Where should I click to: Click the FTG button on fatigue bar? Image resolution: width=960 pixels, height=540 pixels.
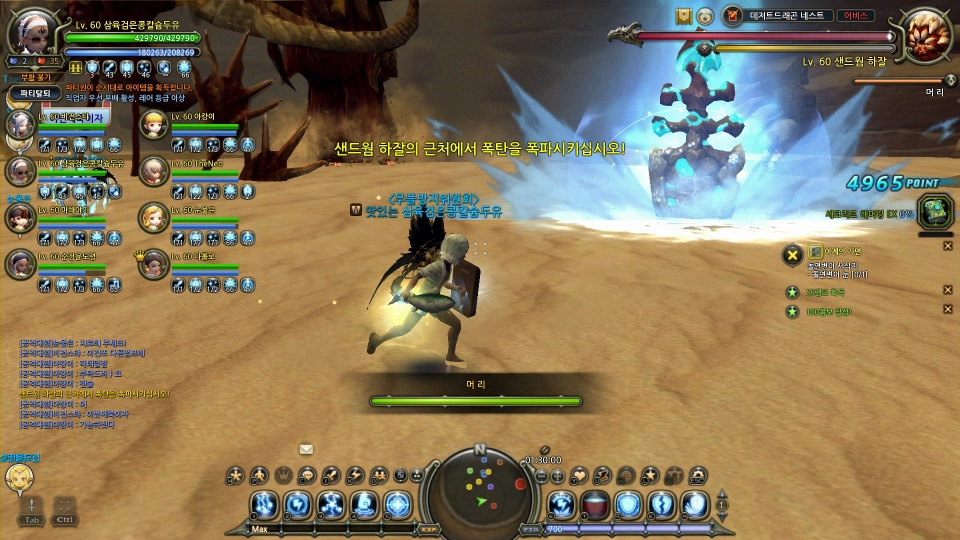coord(530,528)
